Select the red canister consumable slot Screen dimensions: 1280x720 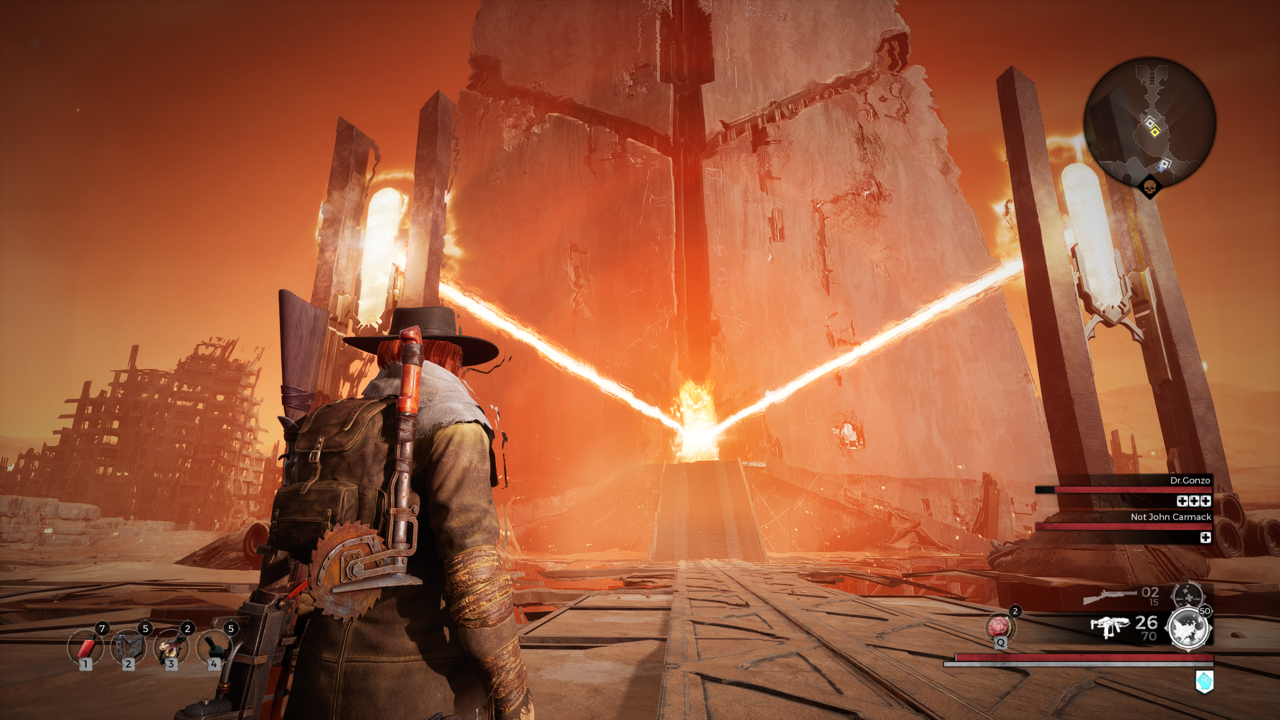click(x=85, y=647)
